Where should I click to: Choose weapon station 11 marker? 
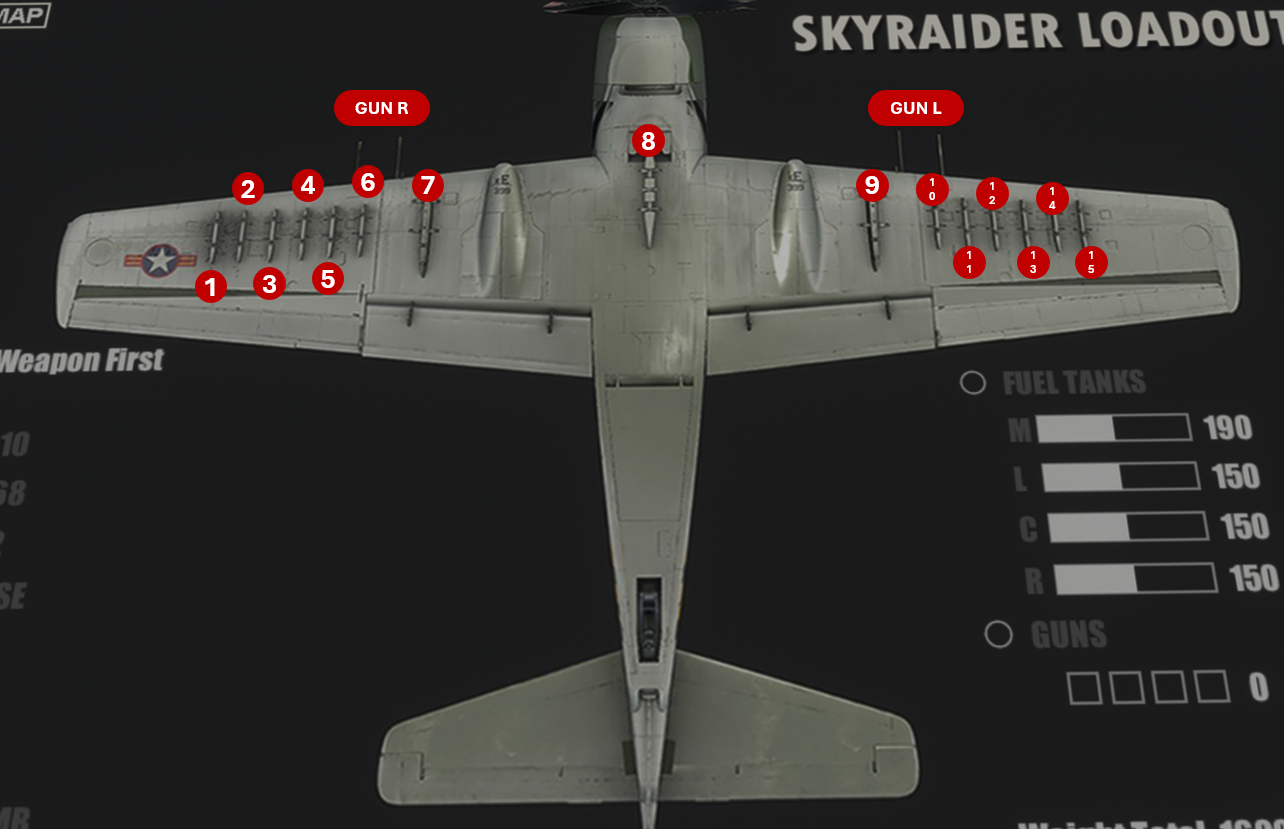[x=969, y=263]
